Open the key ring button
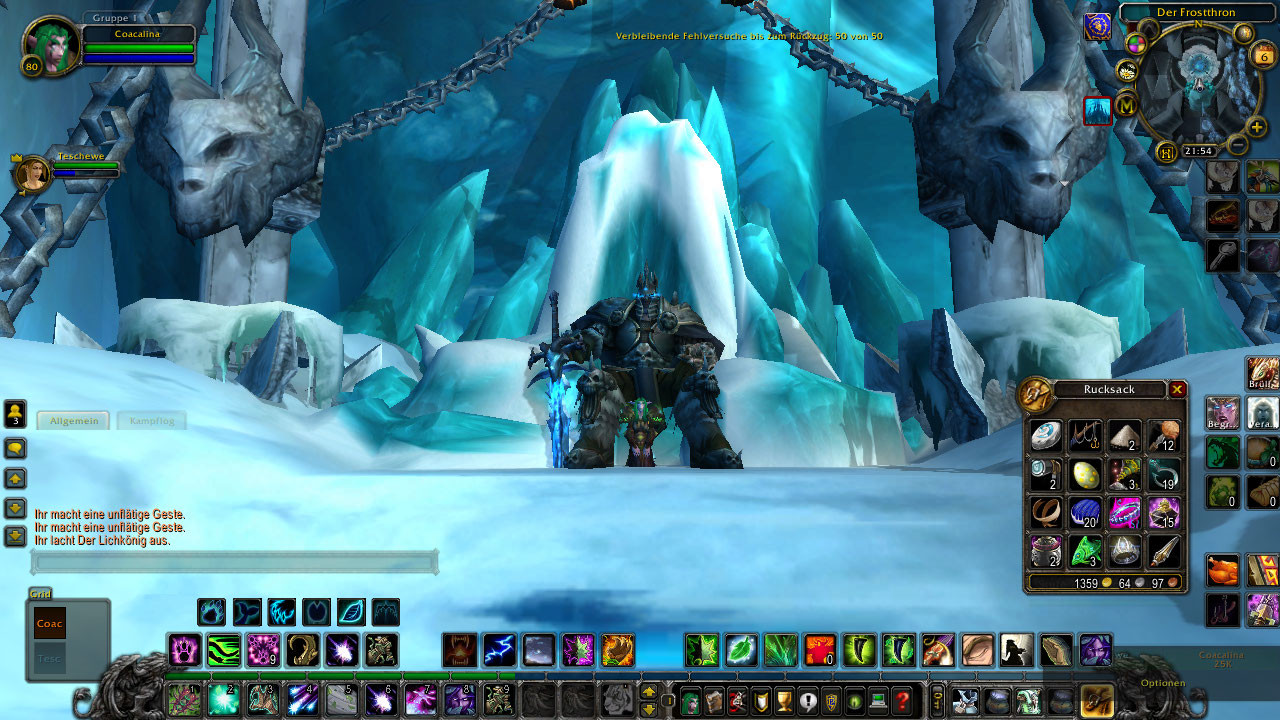Viewport: 1280px width, 720px height. point(937,699)
